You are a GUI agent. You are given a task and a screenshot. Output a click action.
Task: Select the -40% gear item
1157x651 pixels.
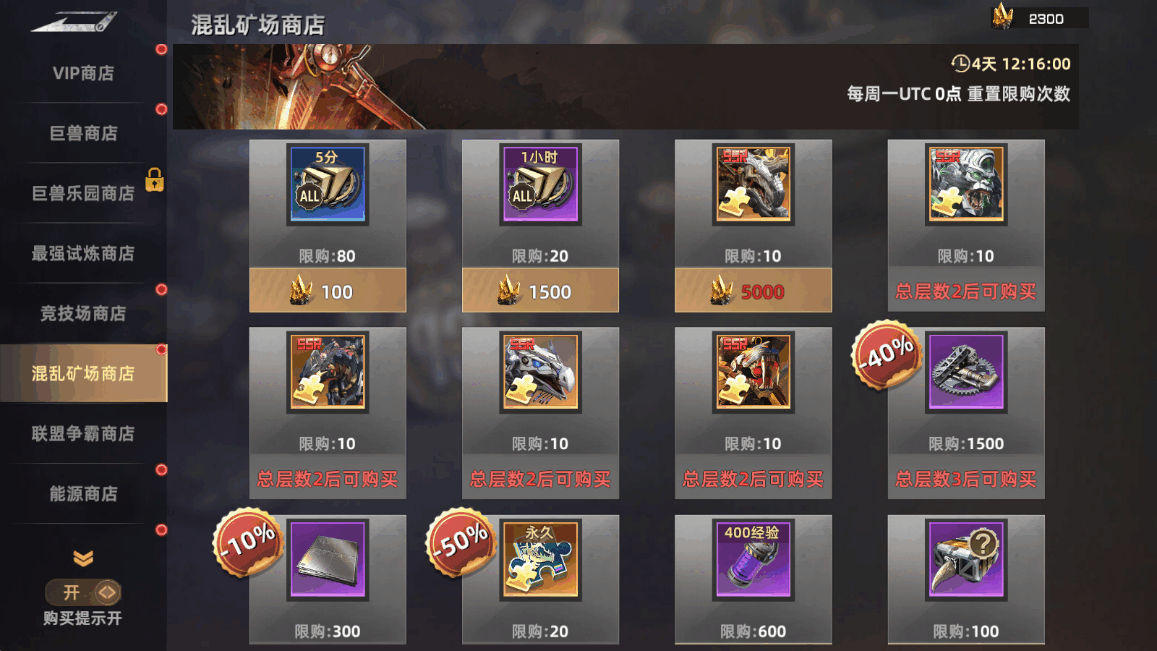click(x=966, y=372)
